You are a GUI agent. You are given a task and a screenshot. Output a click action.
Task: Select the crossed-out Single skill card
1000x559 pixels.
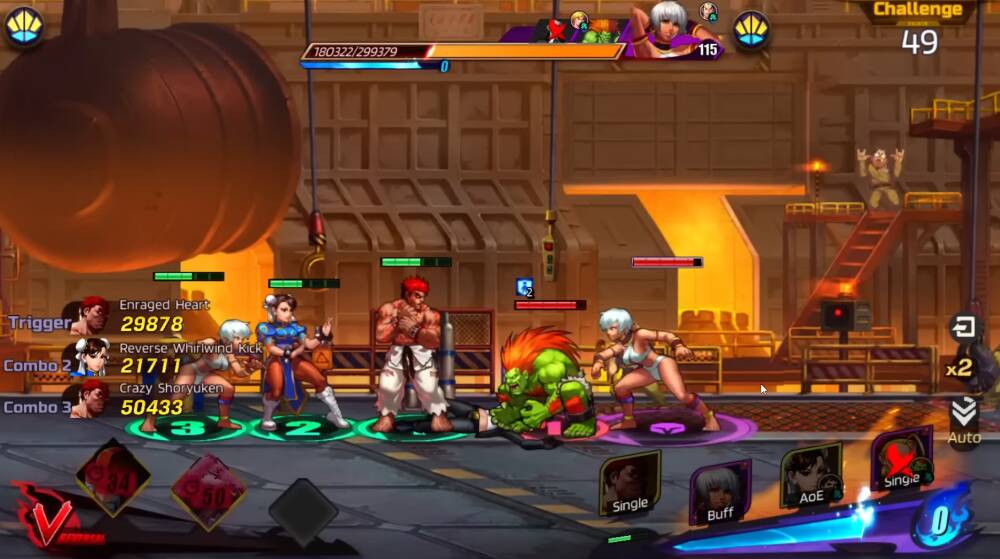pyautogui.click(x=901, y=461)
